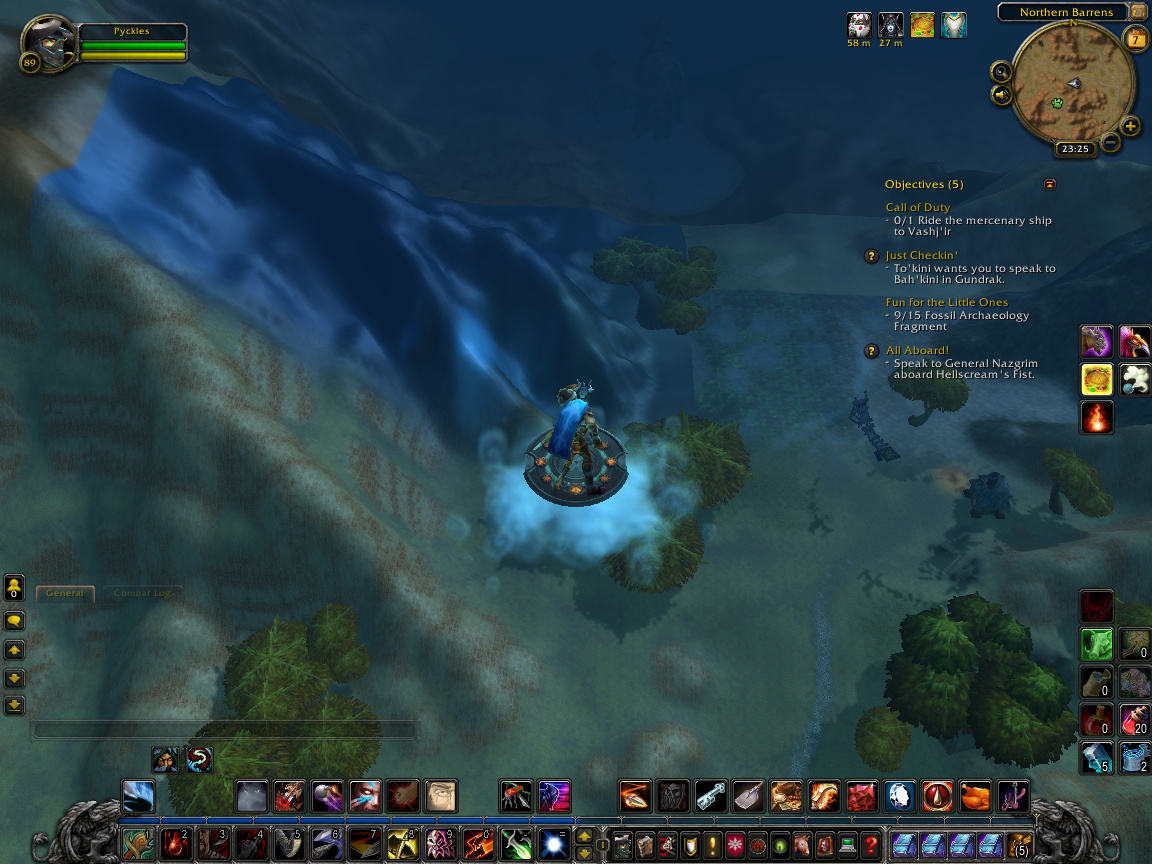Zoom in the minimap with the plus button
Screen dimensions: 1152x864
(x=1130, y=126)
